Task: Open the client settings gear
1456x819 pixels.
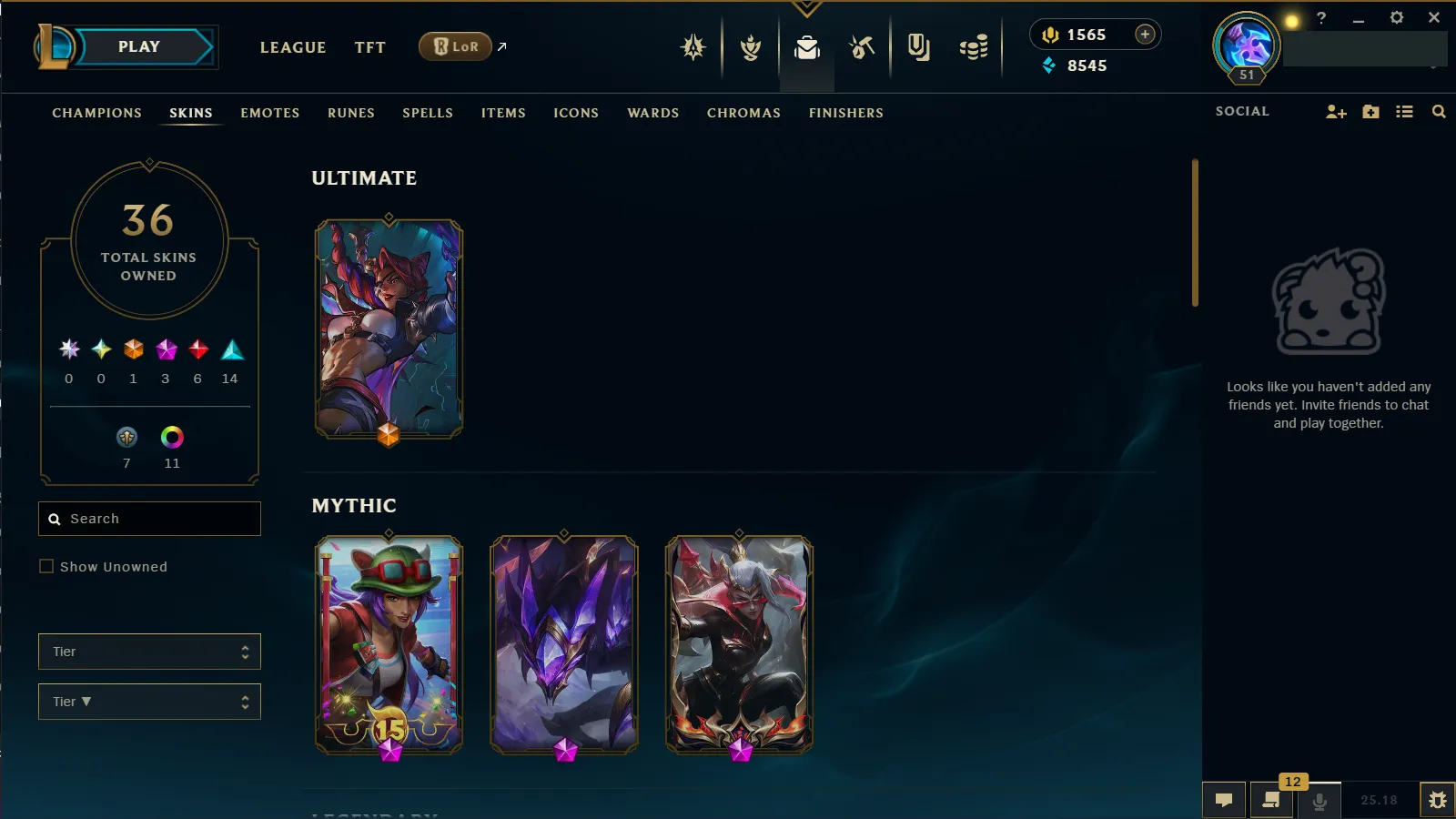Action: 1397,17
